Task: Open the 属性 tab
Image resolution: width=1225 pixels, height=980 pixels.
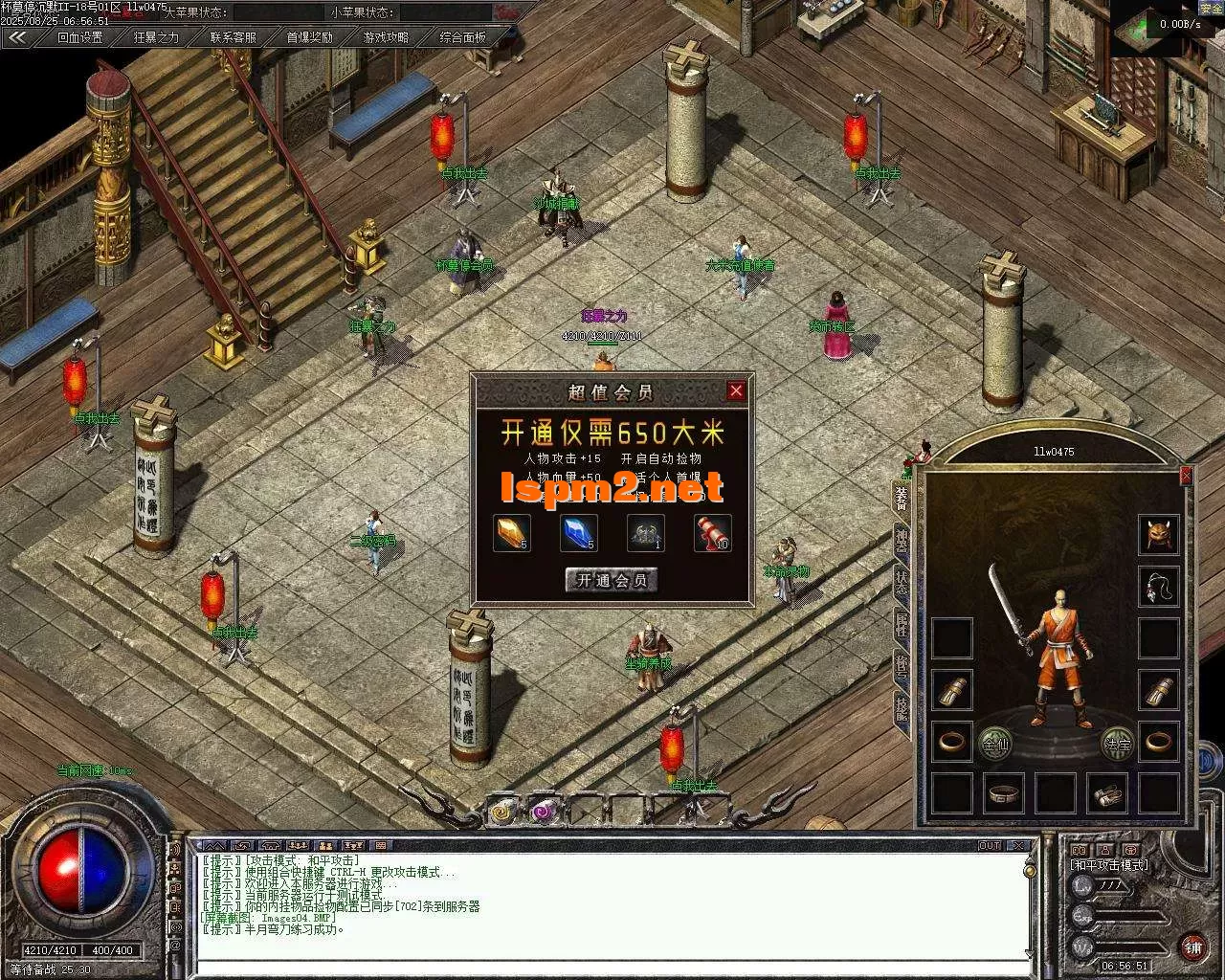Action: (x=902, y=623)
